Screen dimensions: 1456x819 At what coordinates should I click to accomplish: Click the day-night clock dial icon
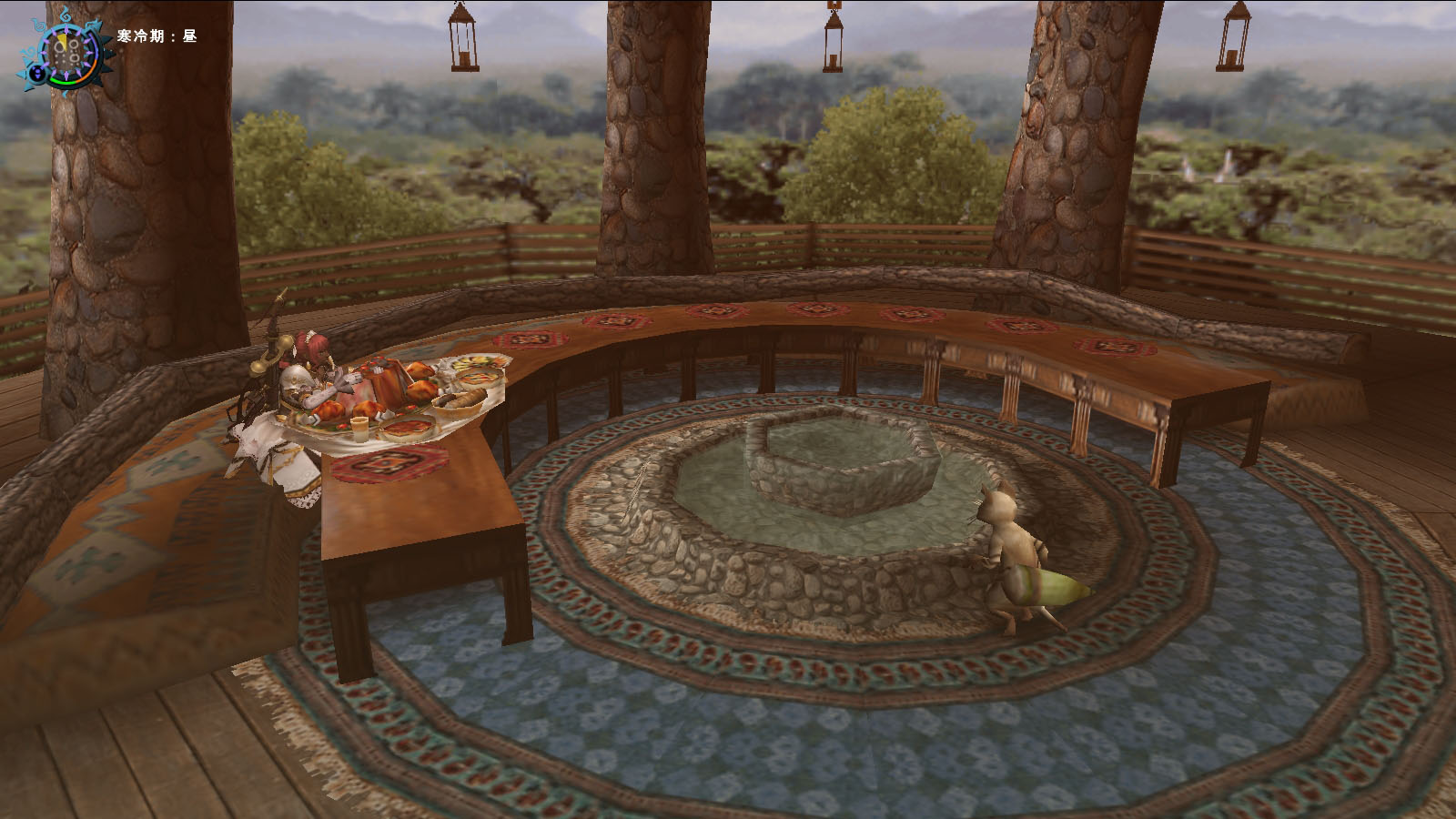coord(68,52)
